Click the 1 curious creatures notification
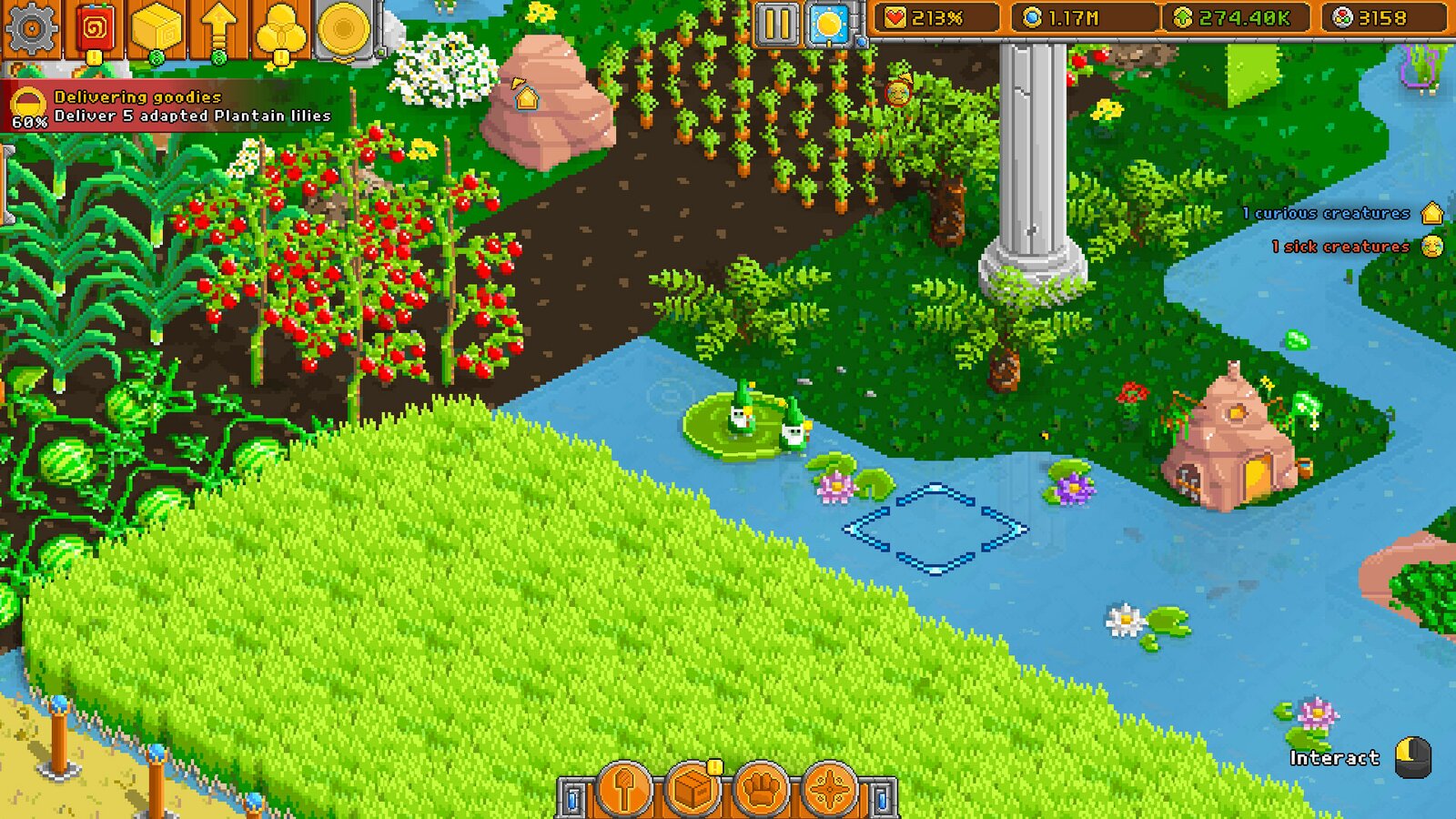Screen dimensions: 1456x819 [1329, 216]
